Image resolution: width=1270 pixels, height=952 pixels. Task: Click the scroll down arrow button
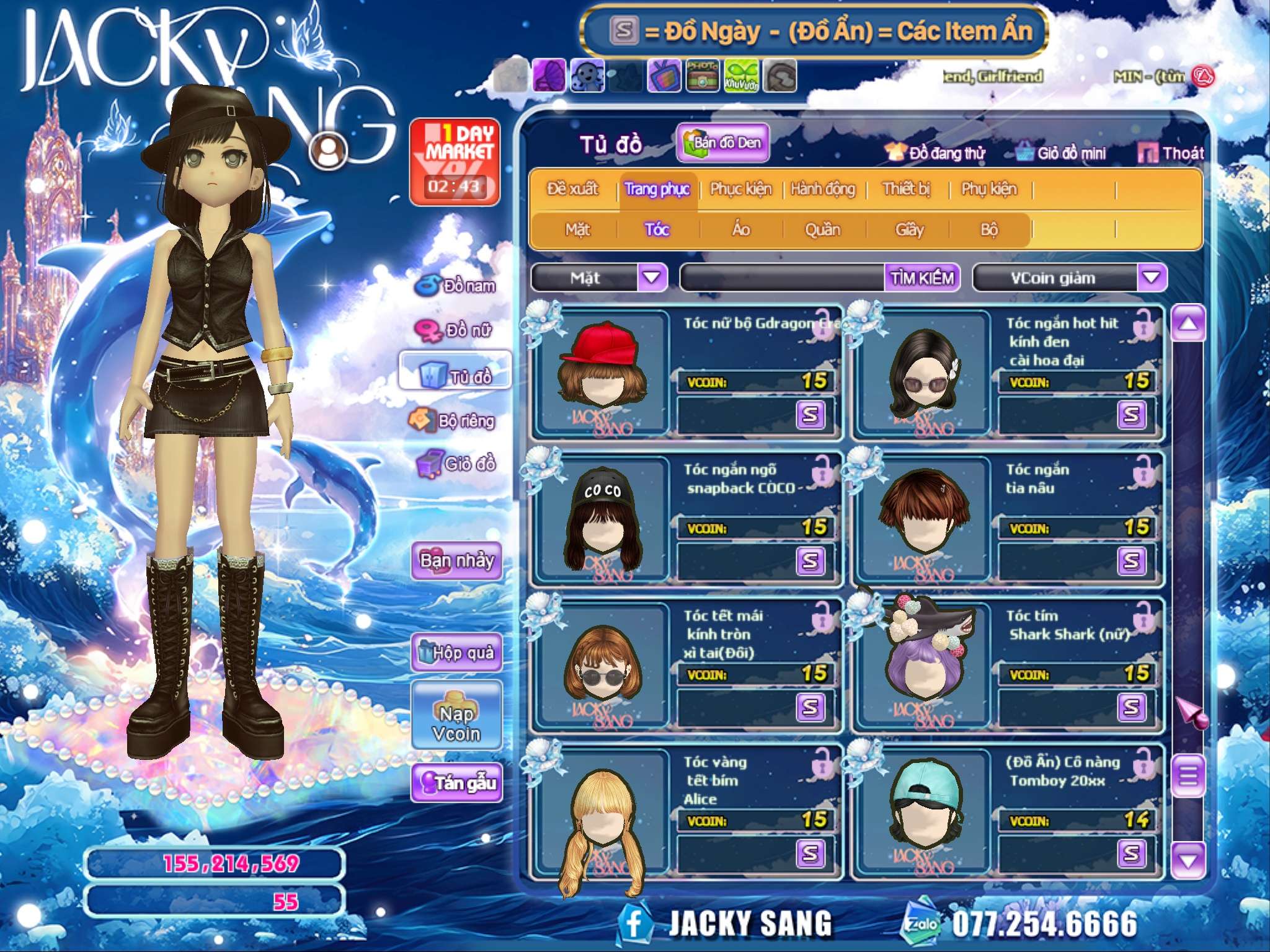1188,859
